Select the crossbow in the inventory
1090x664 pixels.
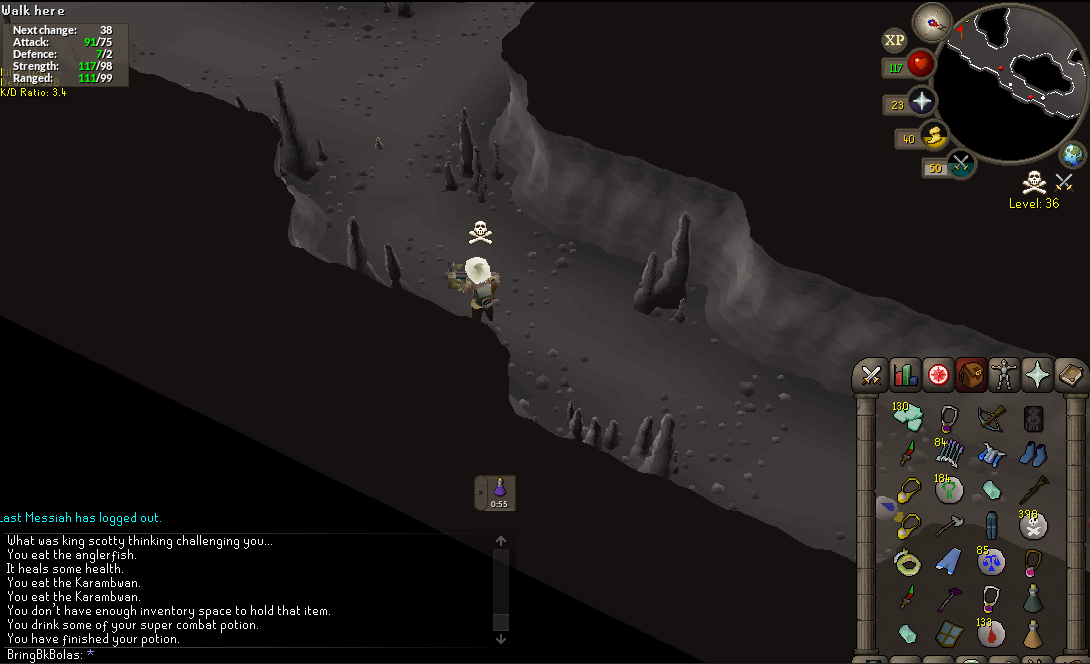990,419
